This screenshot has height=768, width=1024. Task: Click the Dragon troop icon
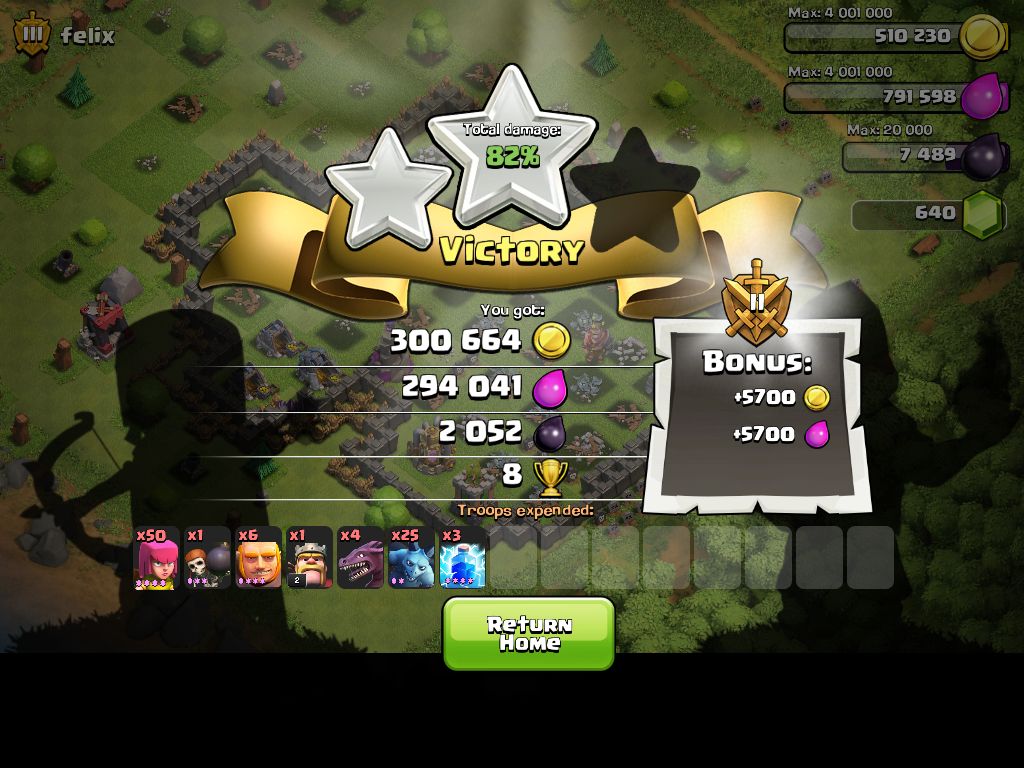360,558
